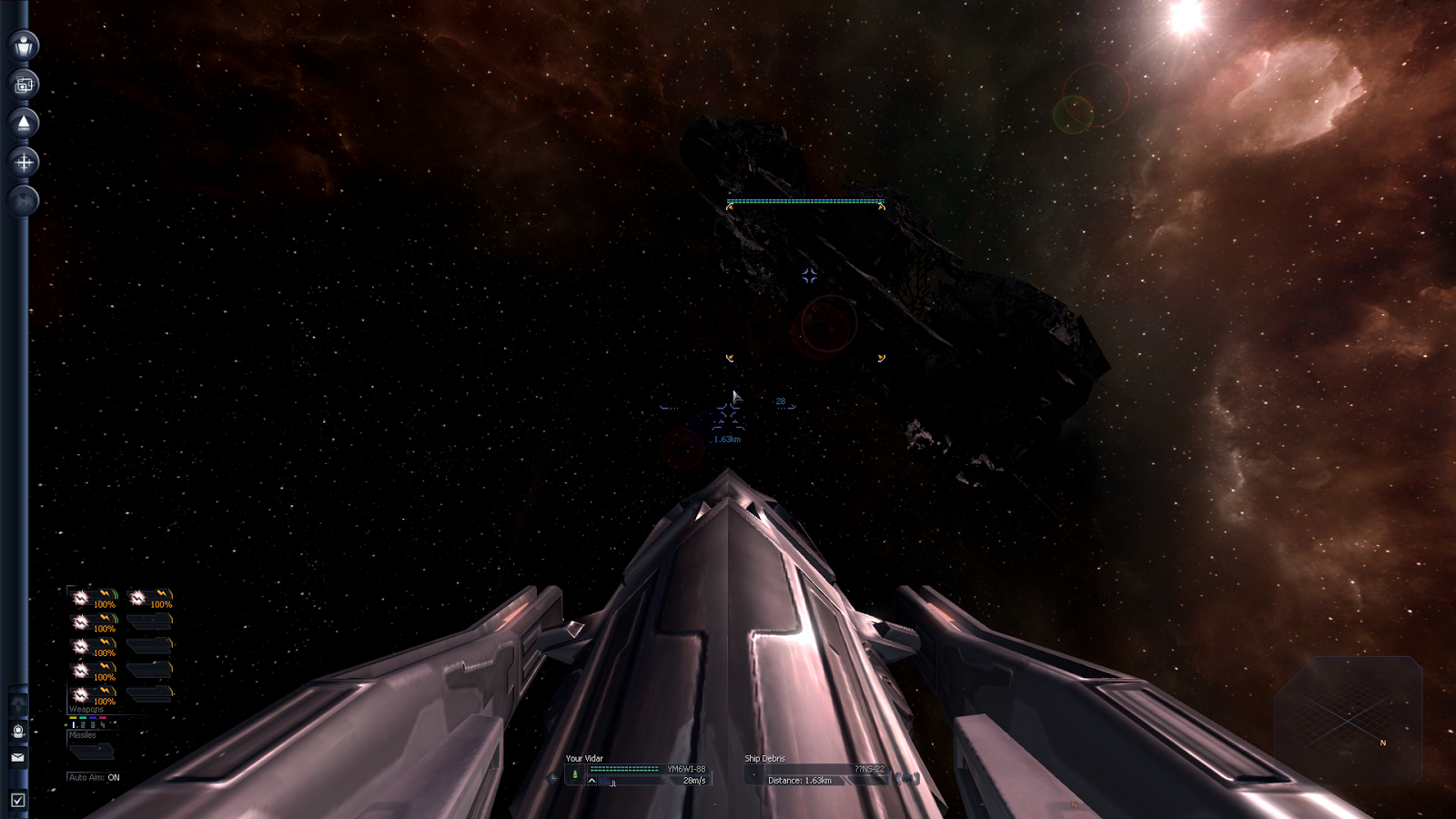Open the sector radar minimap
The height and width of the screenshot is (819, 1456).
1349,719
